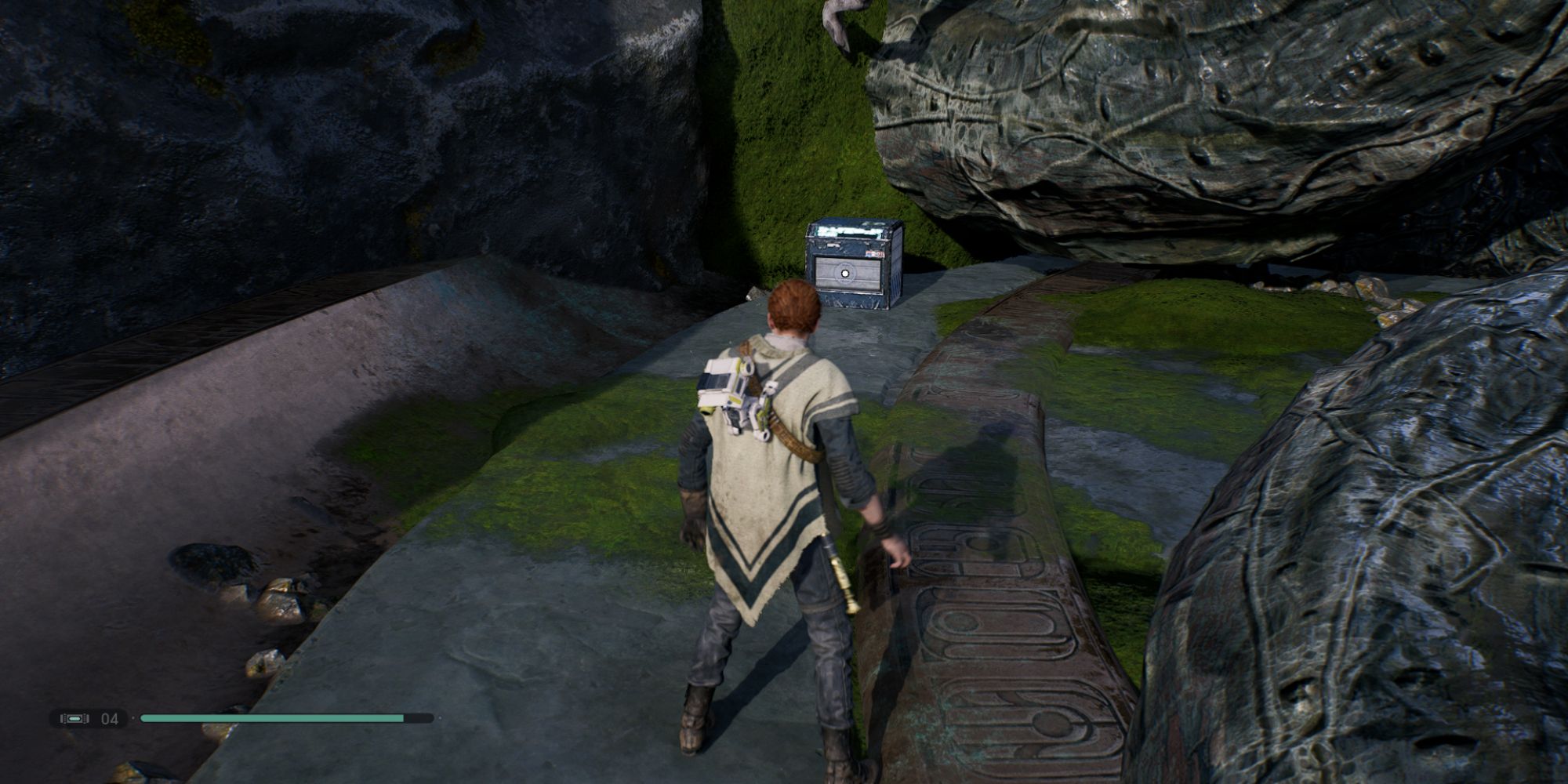Image resolution: width=1568 pixels, height=784 pixels.
Task: Click the small dot right of the XP bar
Action: point(440,718)
